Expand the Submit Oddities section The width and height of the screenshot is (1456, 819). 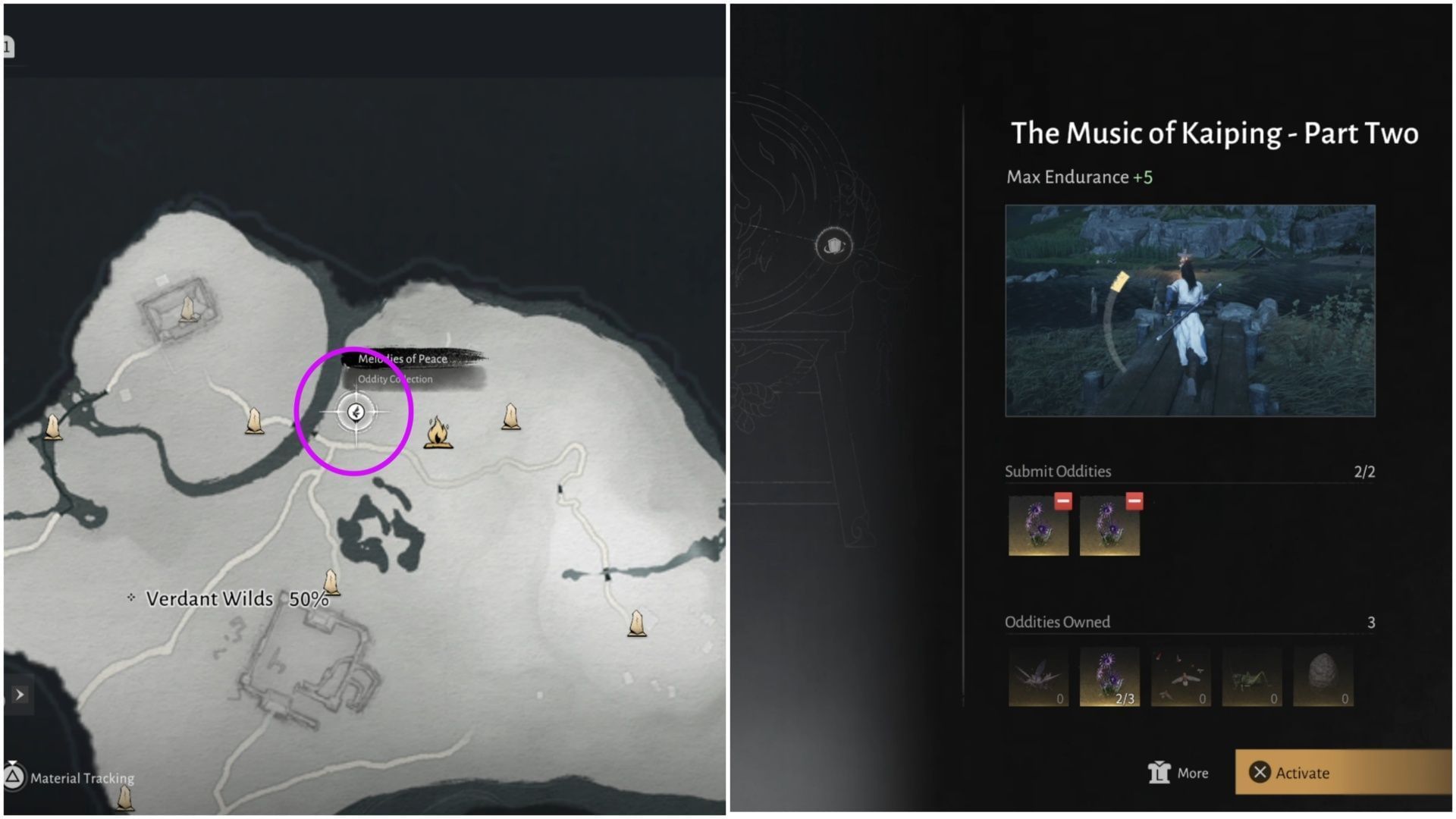click(1058, 471)
